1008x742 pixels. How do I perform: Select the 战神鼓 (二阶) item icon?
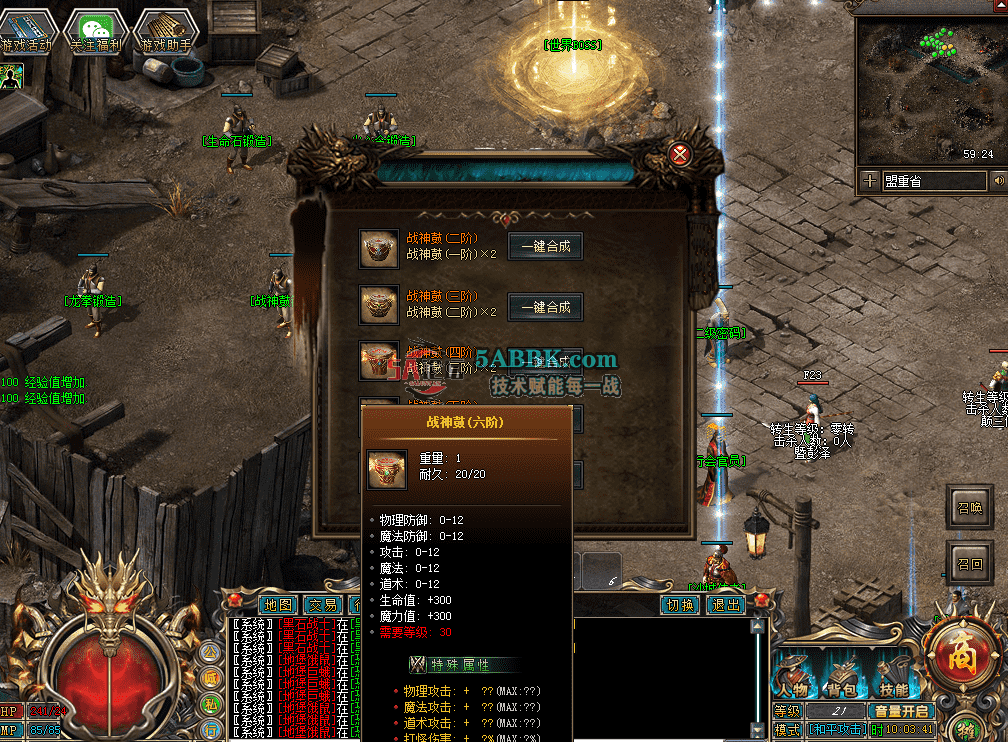click(379, 248)
